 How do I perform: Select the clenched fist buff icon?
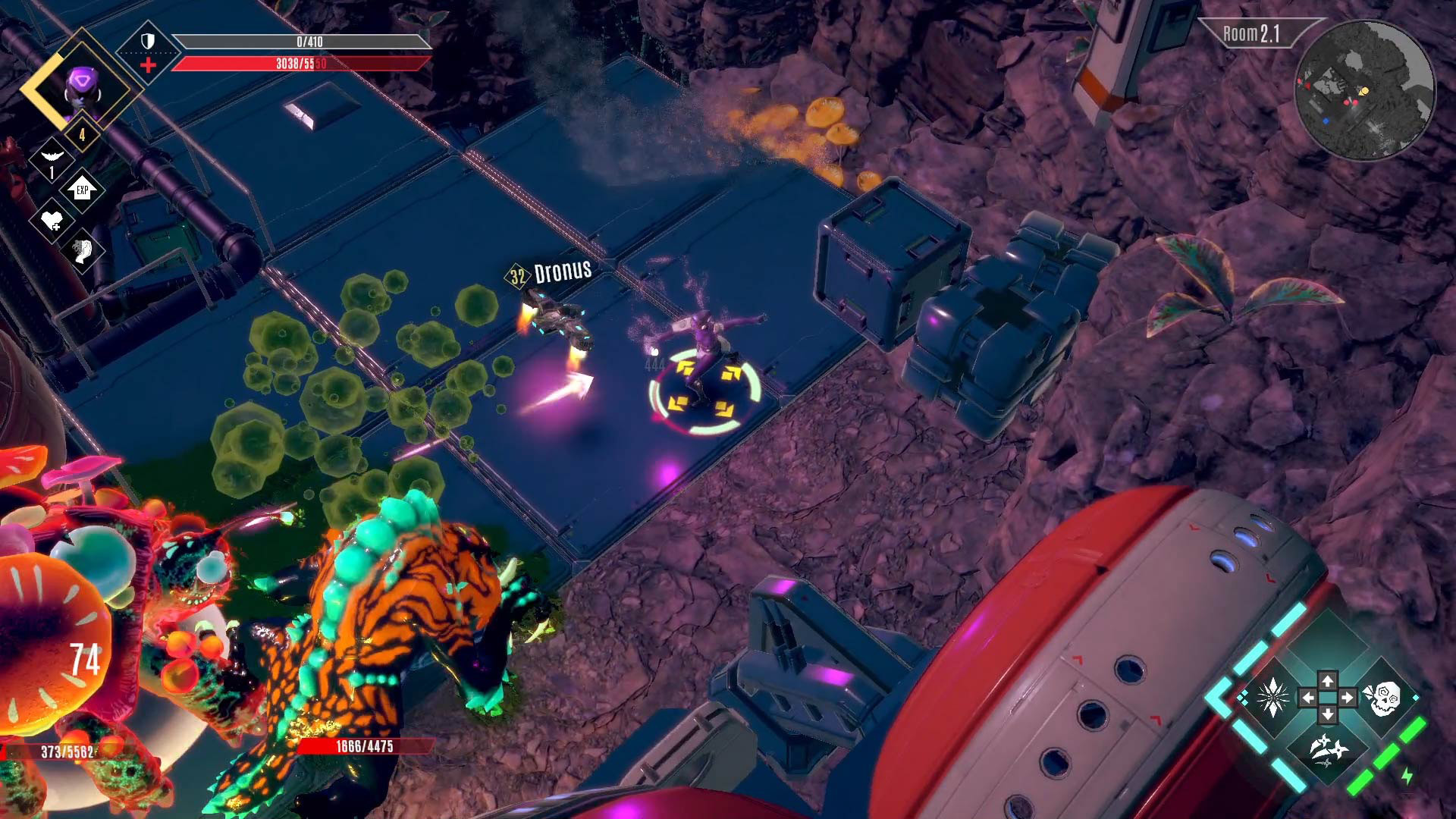[83, 251]
